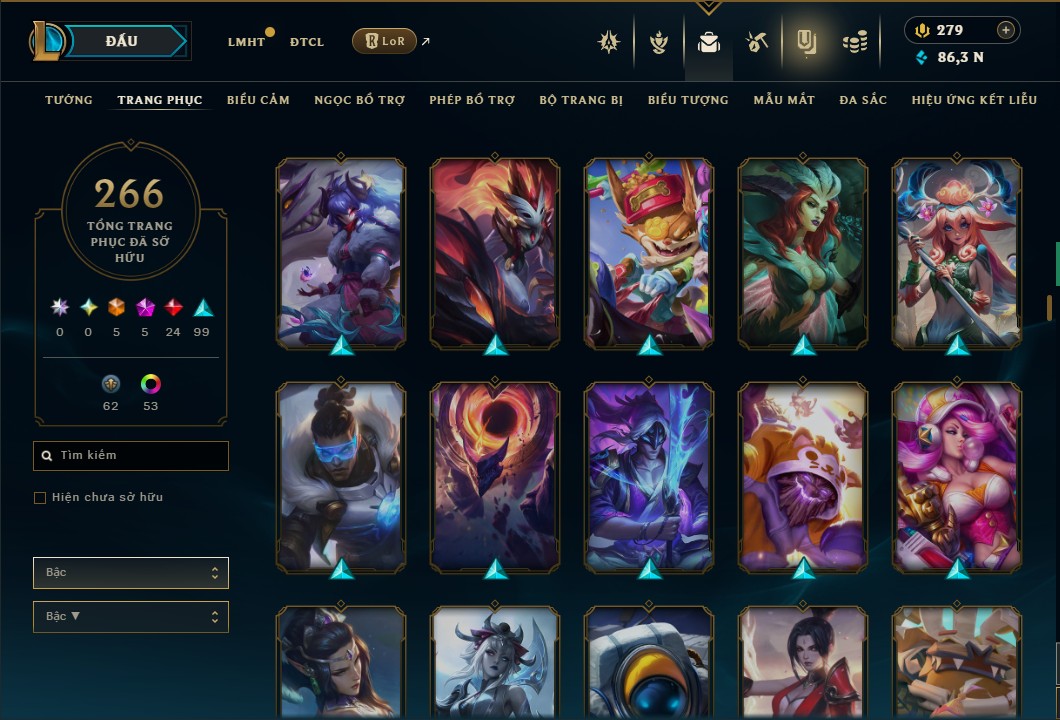This screenshot has height=720, width=1060.
Task: Open the BIỂU TƯỢNG tab
Action: point(688,100)
